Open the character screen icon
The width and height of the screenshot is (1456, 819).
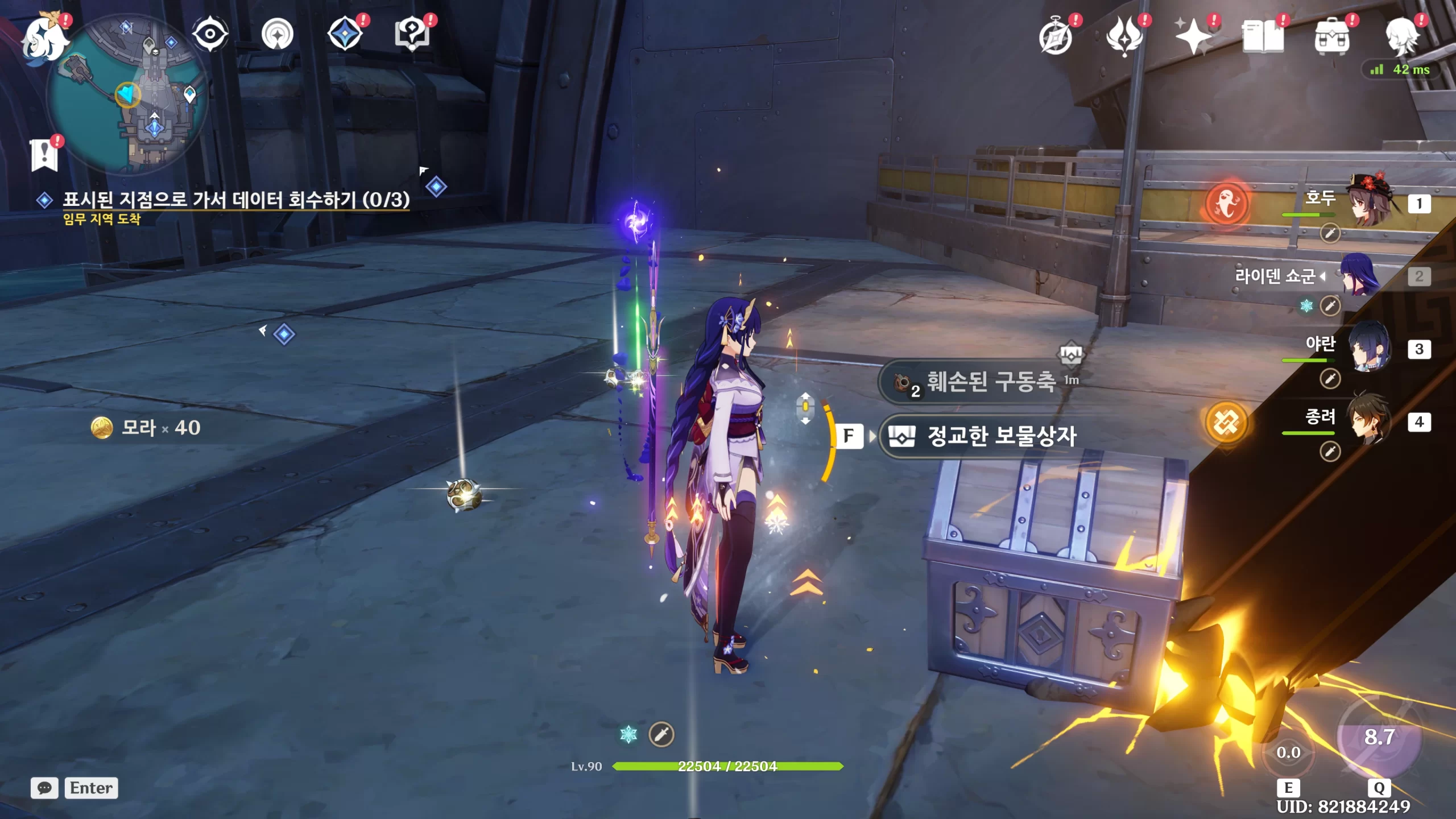tap(1401, 36)
